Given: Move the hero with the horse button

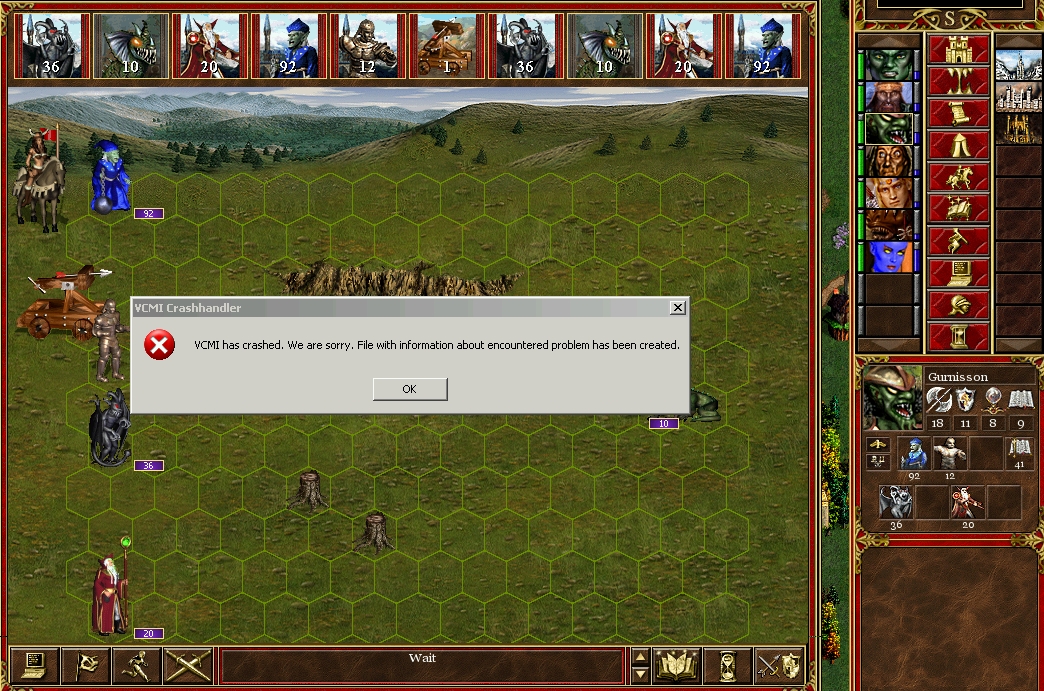Looking at the screenshot, I should click(958, 177).
